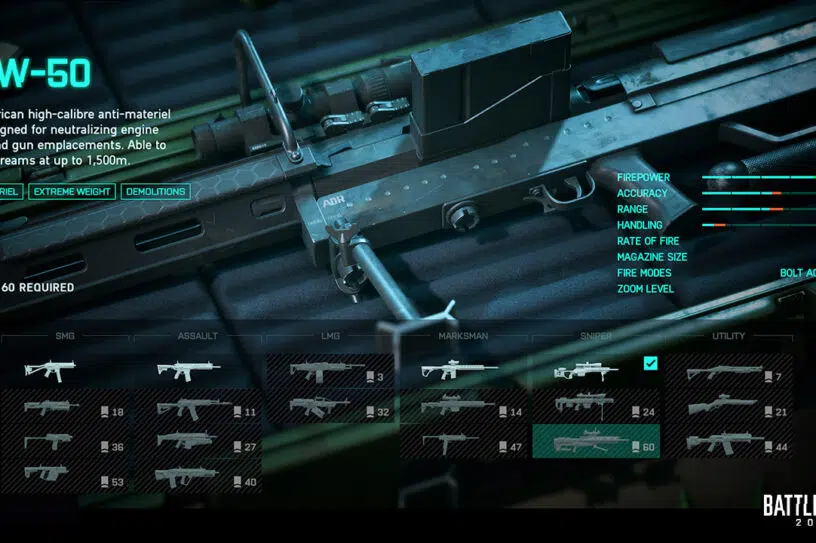
Task: Select the unlocked marksman rifle without a level number
Action: (x=464, y=372)
